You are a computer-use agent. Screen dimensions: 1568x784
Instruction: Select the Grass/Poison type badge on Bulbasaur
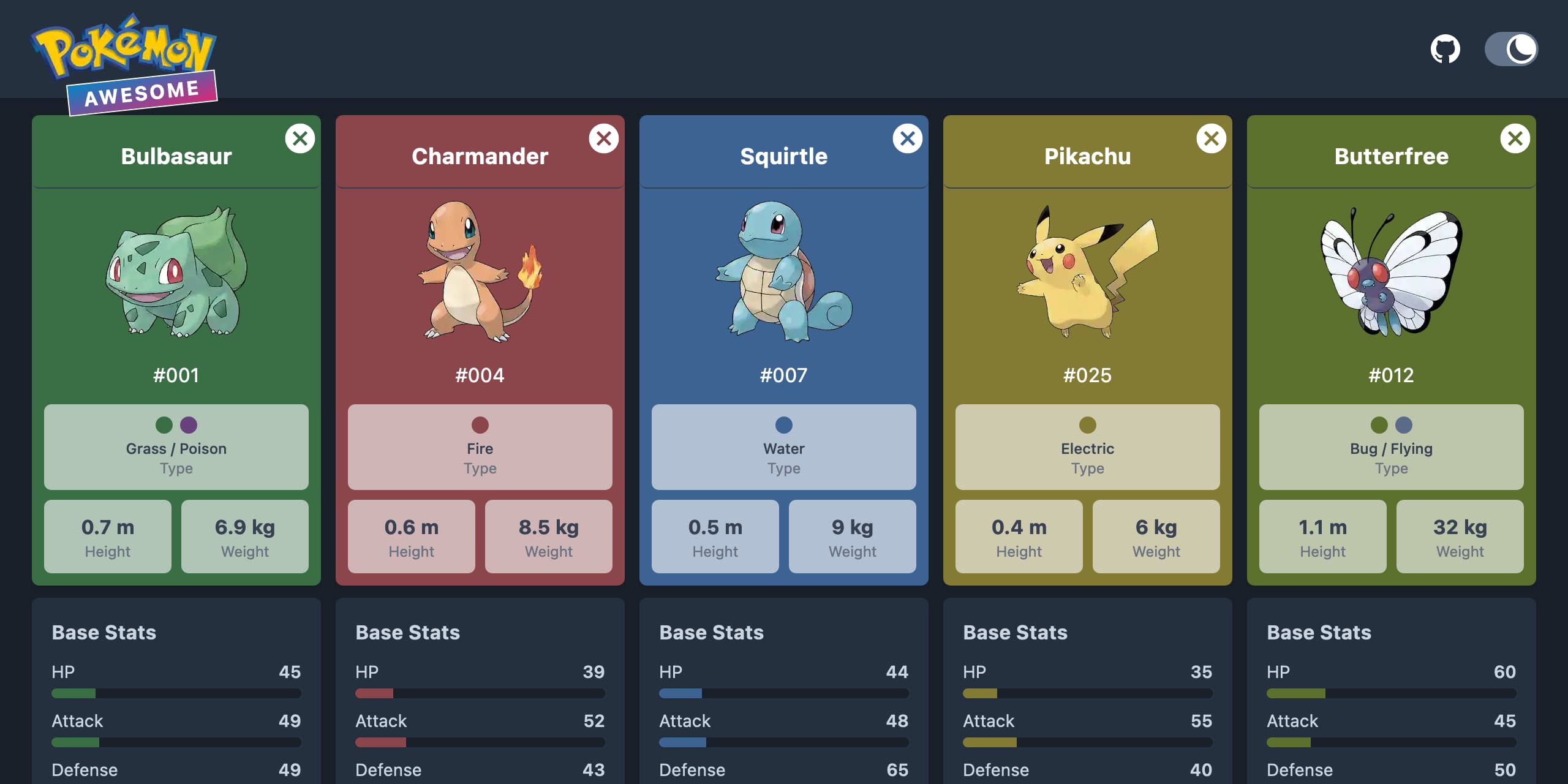pyautogui.click(x=176, y=447)
